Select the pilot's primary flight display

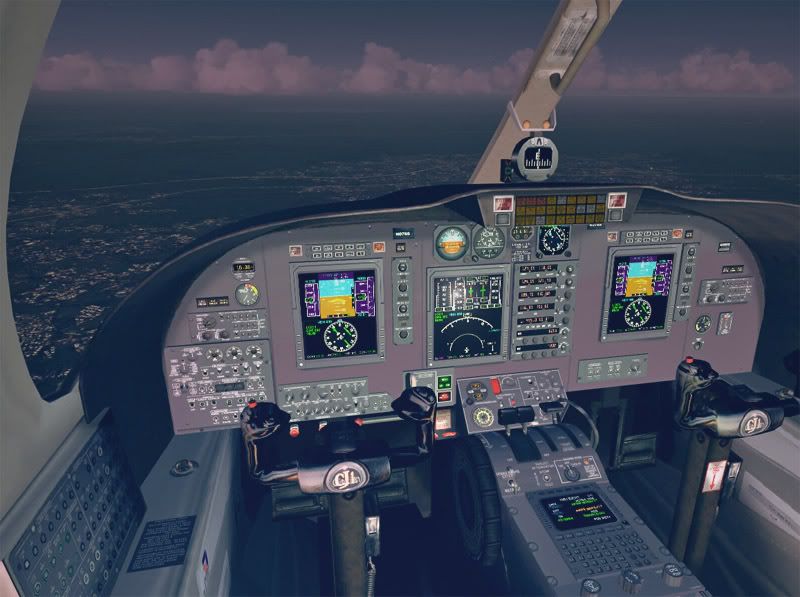point(338,311)
